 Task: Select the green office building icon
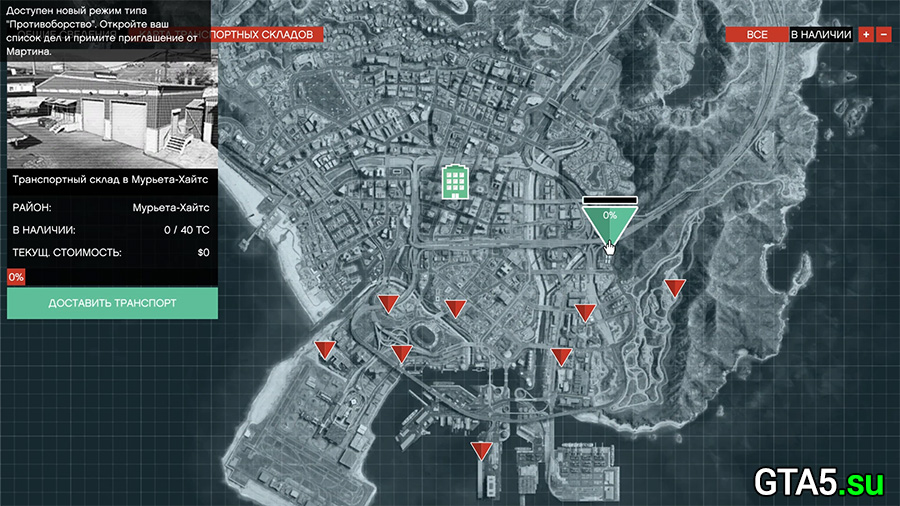point(456,181)
